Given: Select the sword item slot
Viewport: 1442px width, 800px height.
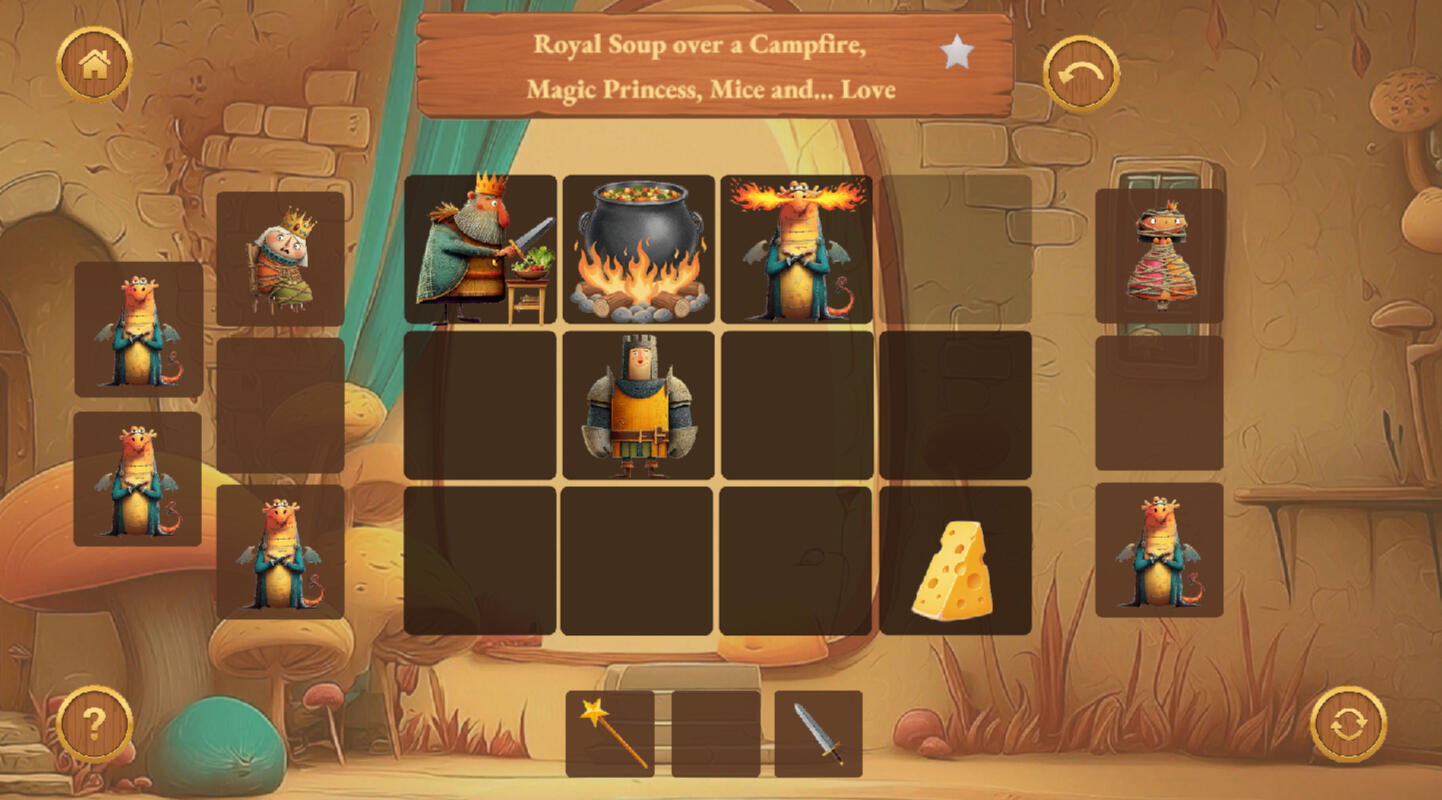Looking at the screenshot, I should click(x=818, y=734).
